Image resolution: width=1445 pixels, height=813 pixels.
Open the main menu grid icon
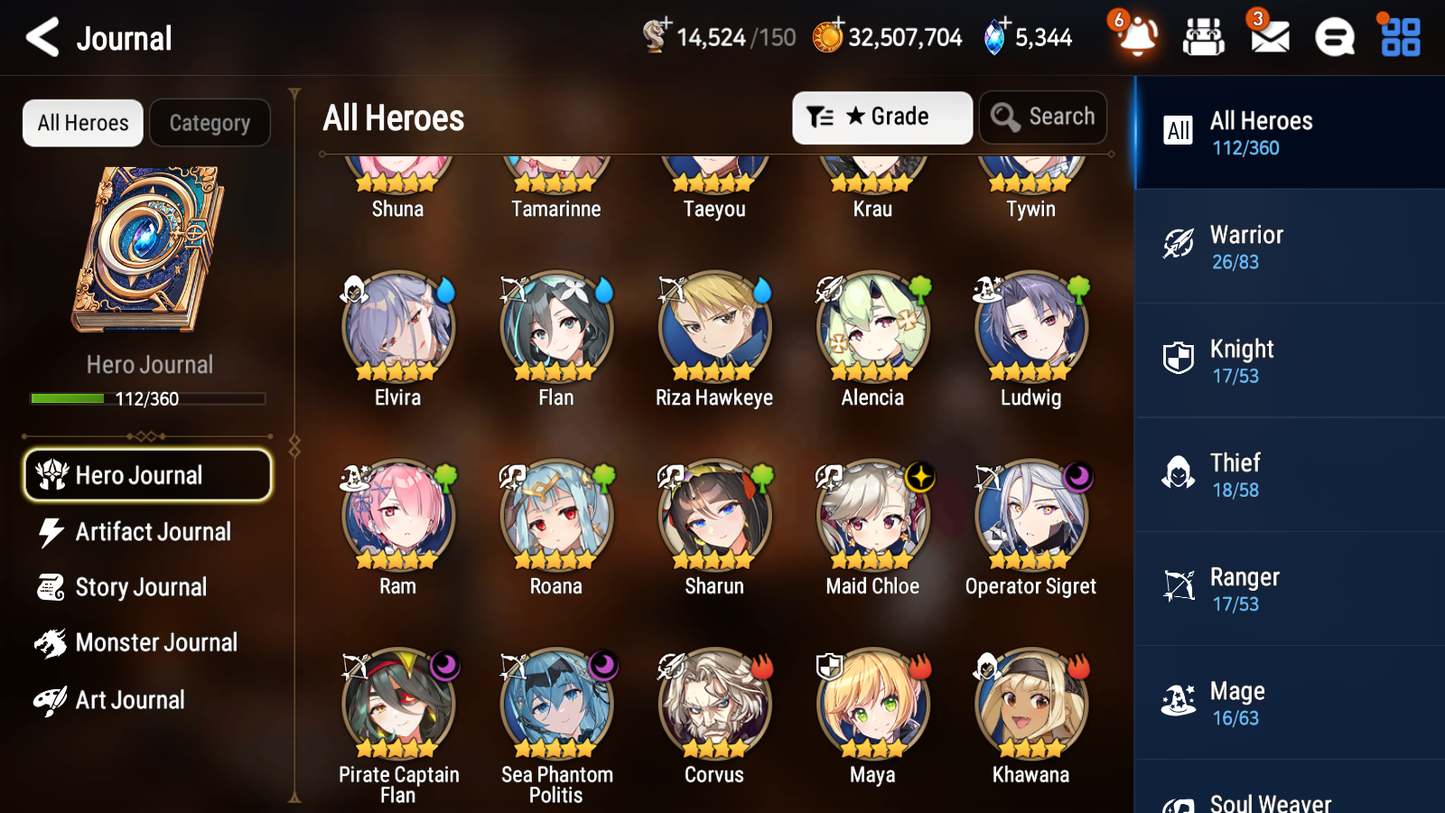1399,36
